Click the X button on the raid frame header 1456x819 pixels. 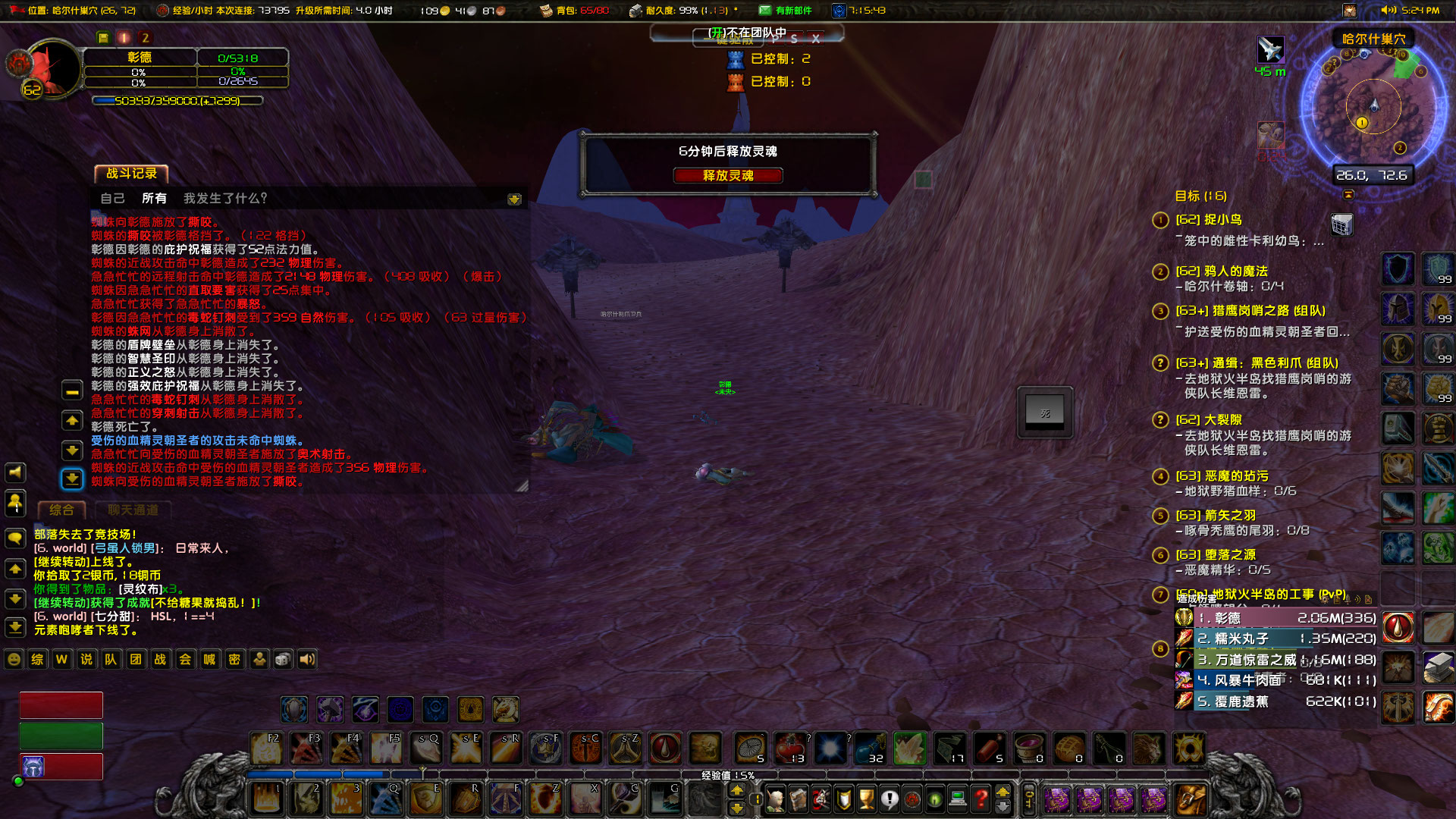pos(817,38)
